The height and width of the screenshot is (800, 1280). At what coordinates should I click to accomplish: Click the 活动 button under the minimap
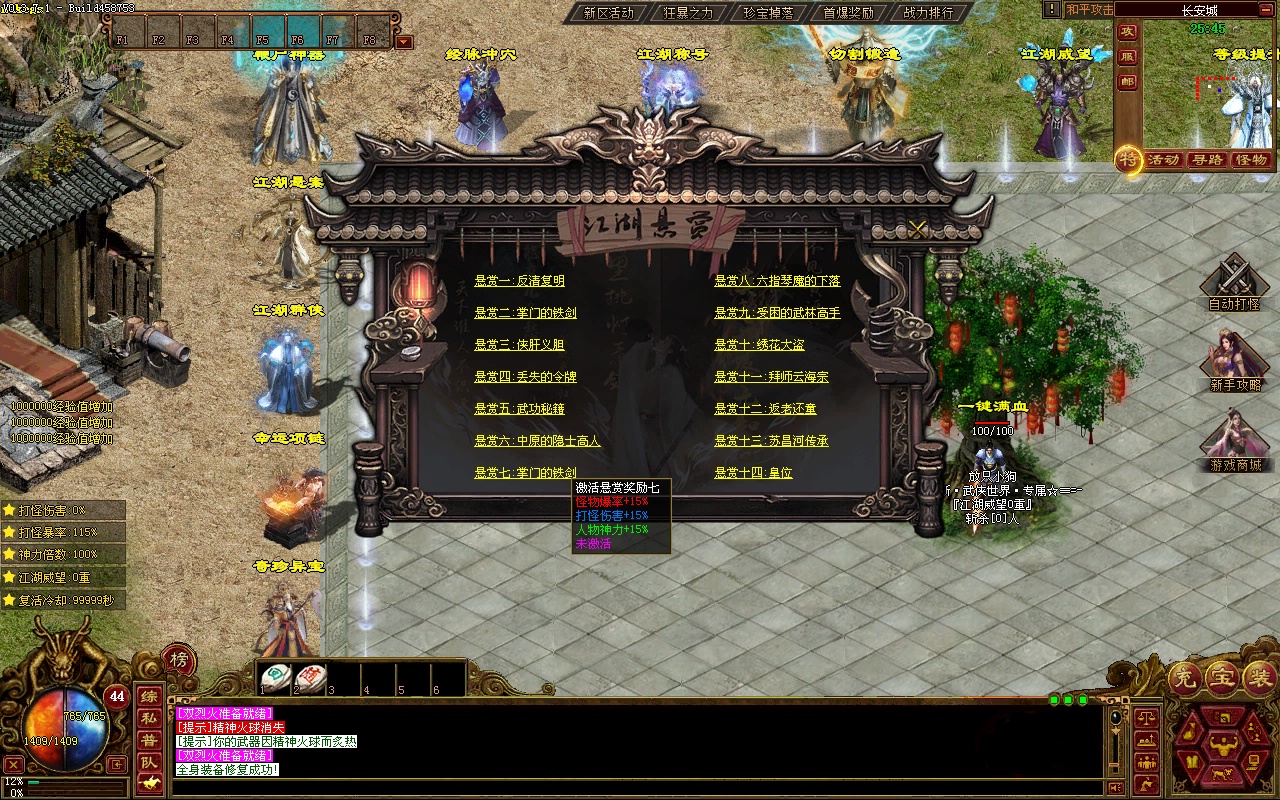pos(1163,160)
